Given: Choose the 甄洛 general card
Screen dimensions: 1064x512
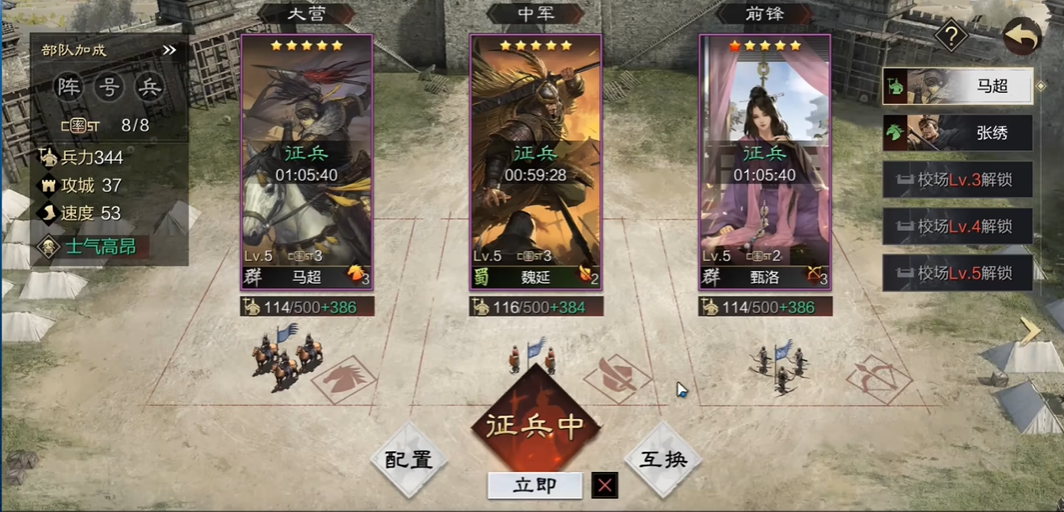Looking at the screenshot, I should point(765,165).
